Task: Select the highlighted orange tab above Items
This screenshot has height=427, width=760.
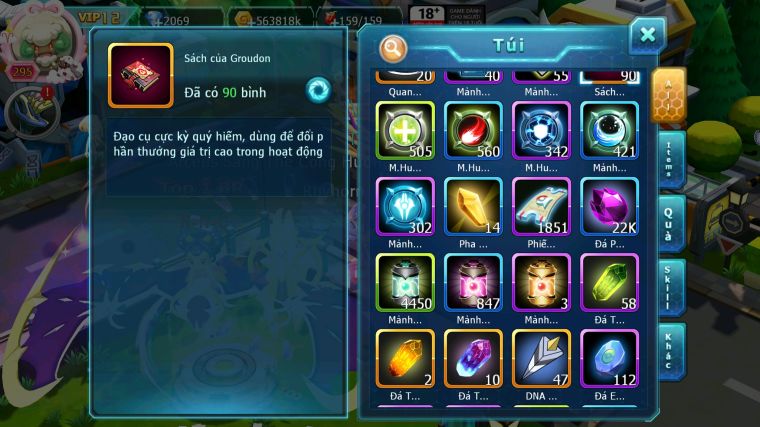Action: pos(668,97)
